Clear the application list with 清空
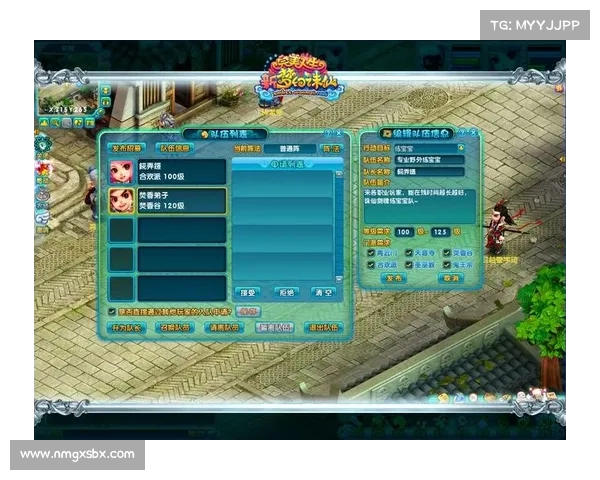This screenshot has width=600, height=480. (x=322, y=294)
